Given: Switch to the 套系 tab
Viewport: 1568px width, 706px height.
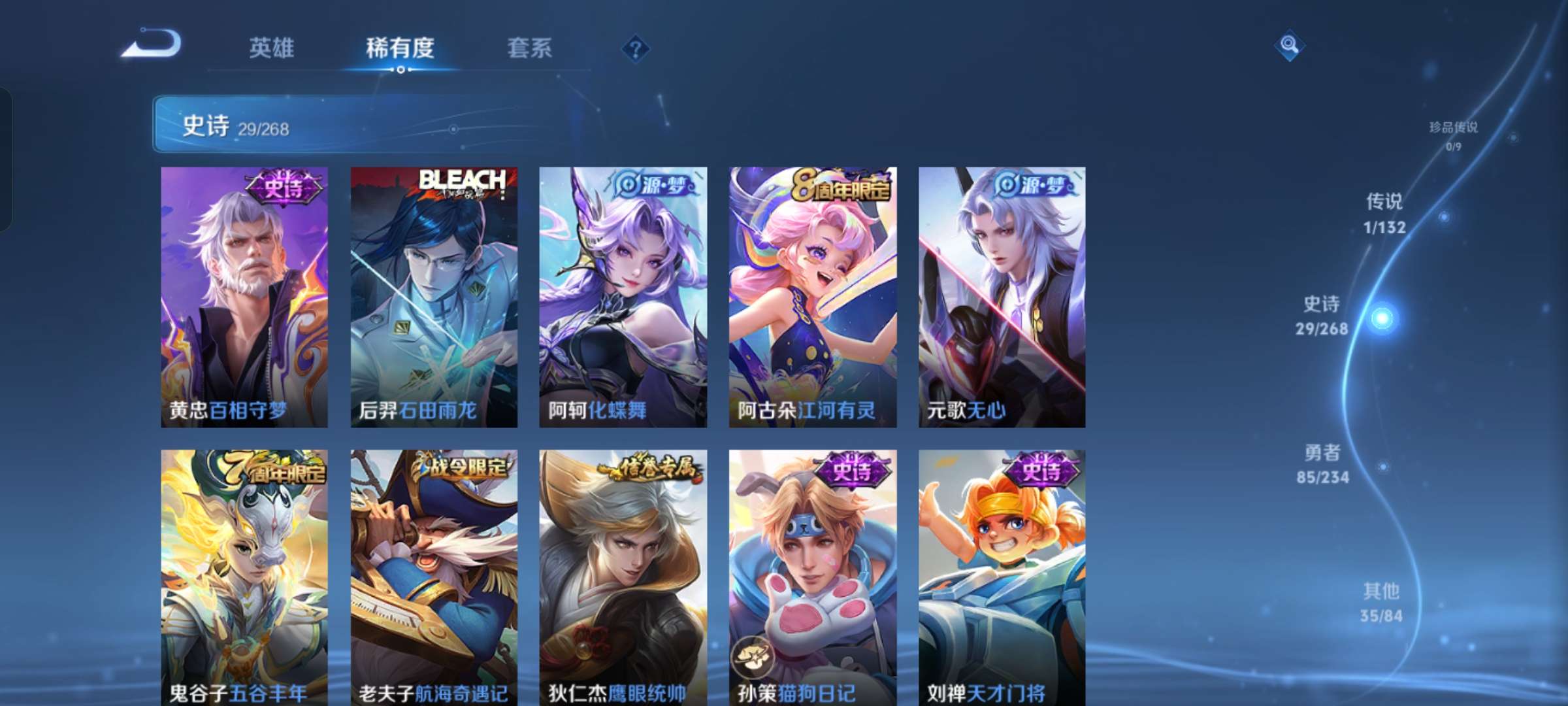Looking at the screenshot, I should pyautogui.click(x=530, y=48).
